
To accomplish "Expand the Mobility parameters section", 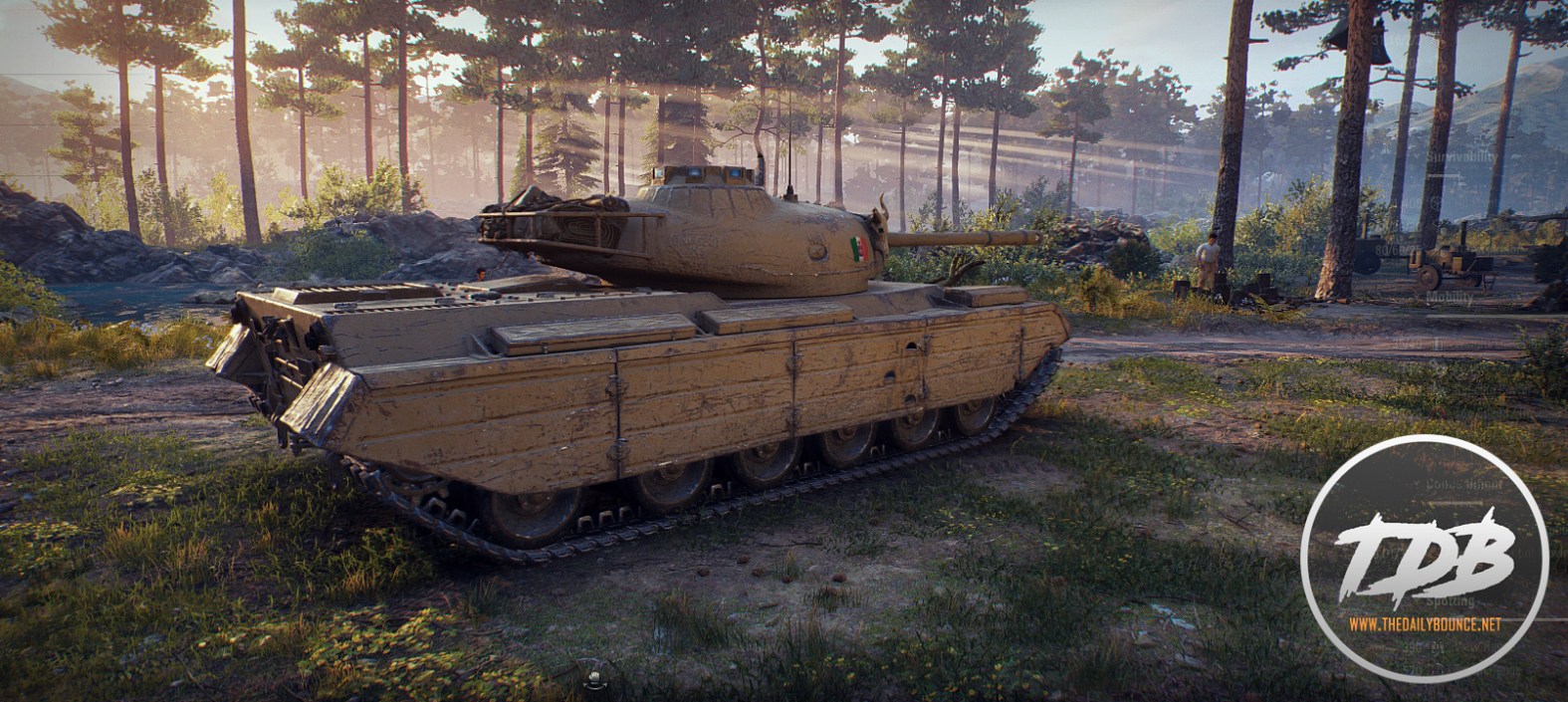I will click(x=1449, y=296).
